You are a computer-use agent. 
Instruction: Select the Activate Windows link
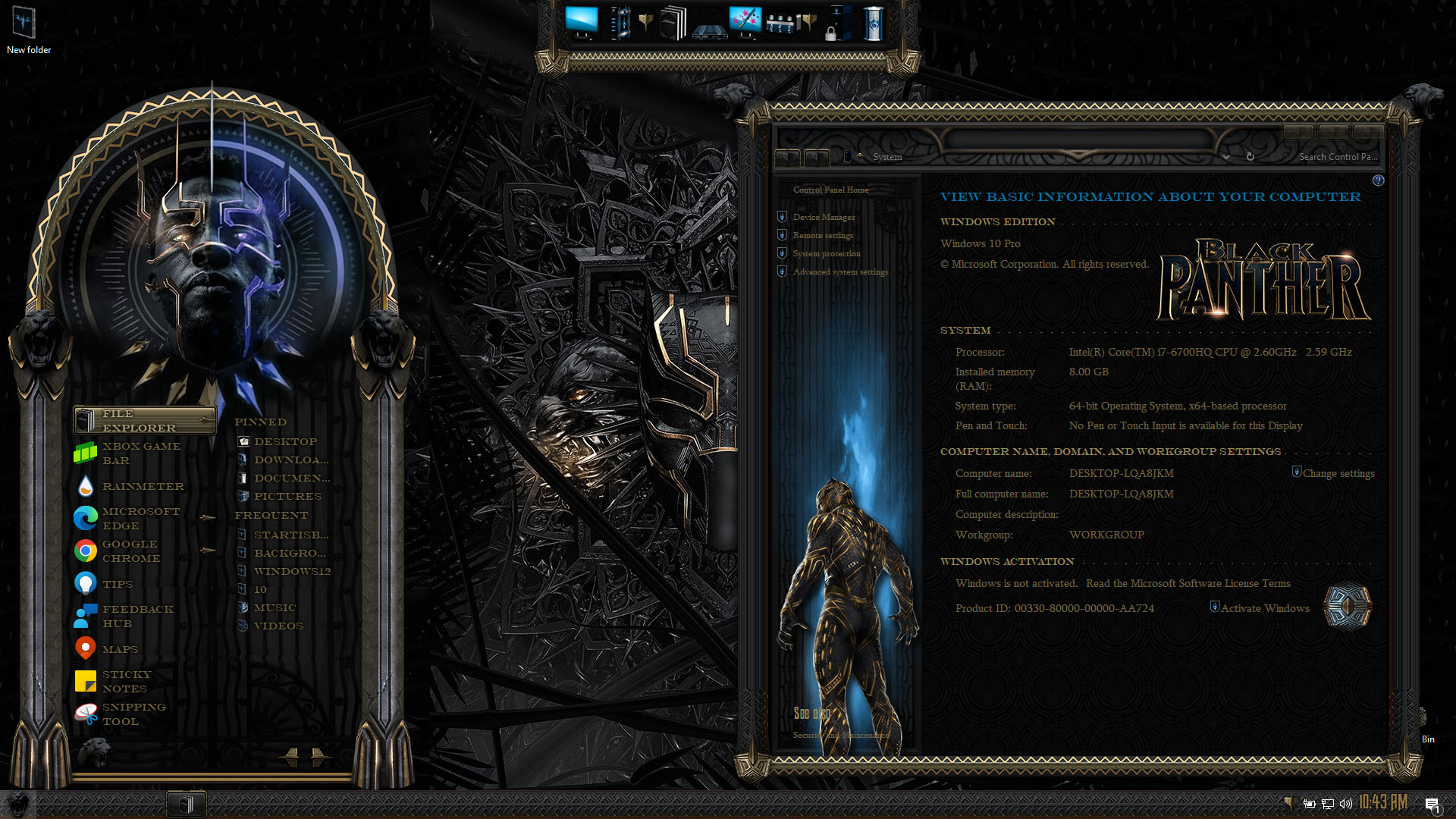[1264, 609]
